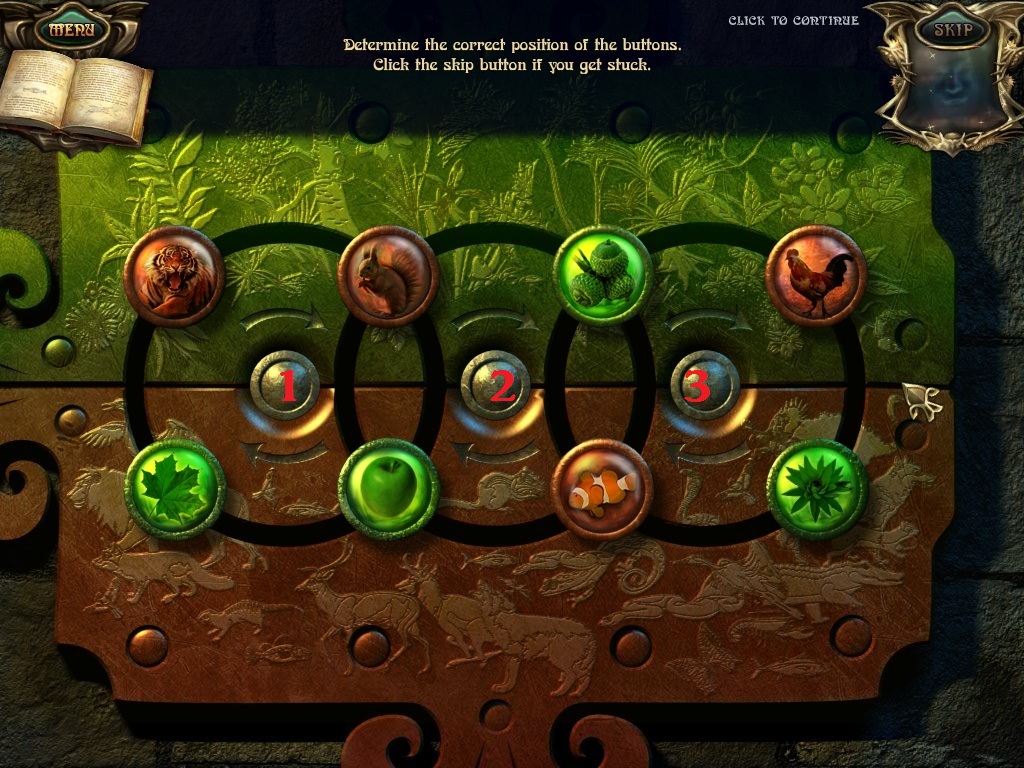Activate rotation button 2
The width and height of the screenshot is (1024, 768).
point(499,385)
